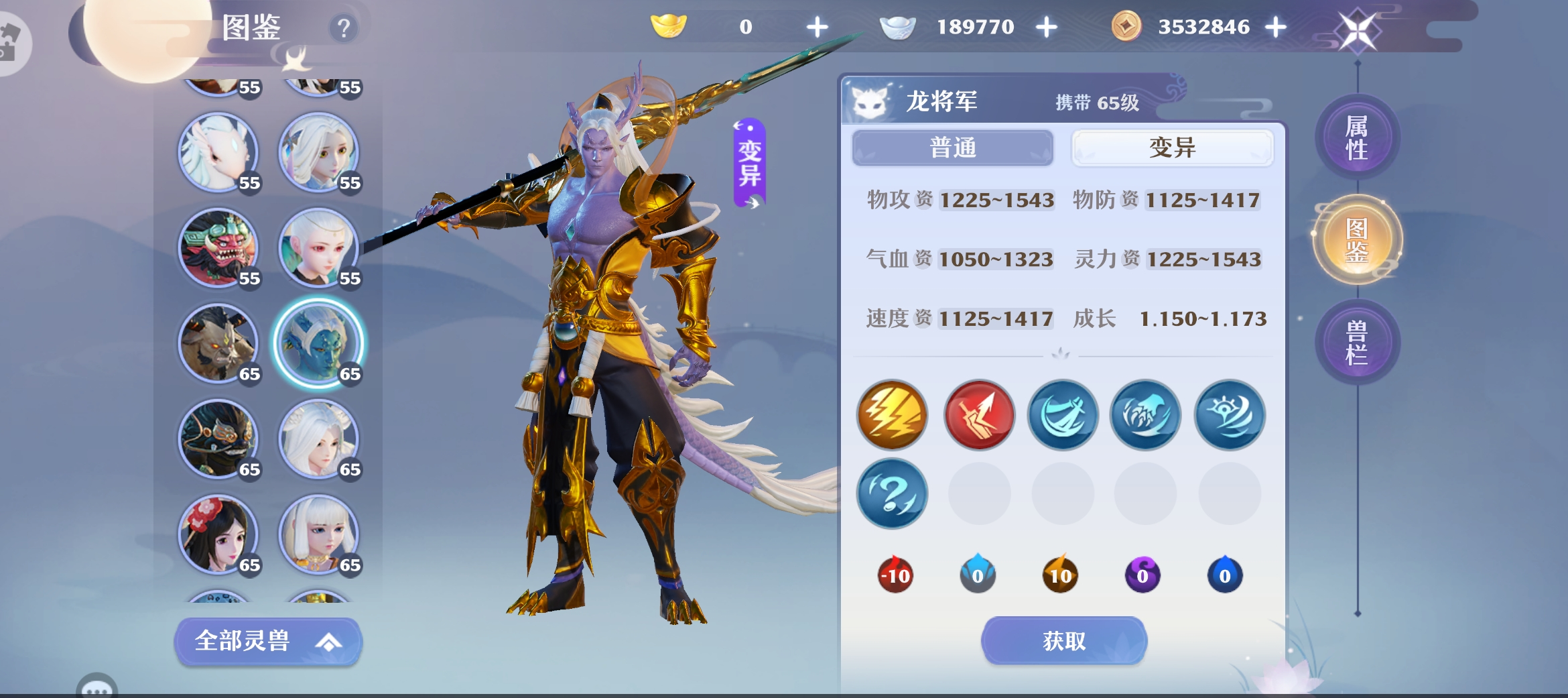This screenshot has height=698, width=1568.
Task: Select the white-haired level 65 girl pet portrait
Action: click(320, 439)
